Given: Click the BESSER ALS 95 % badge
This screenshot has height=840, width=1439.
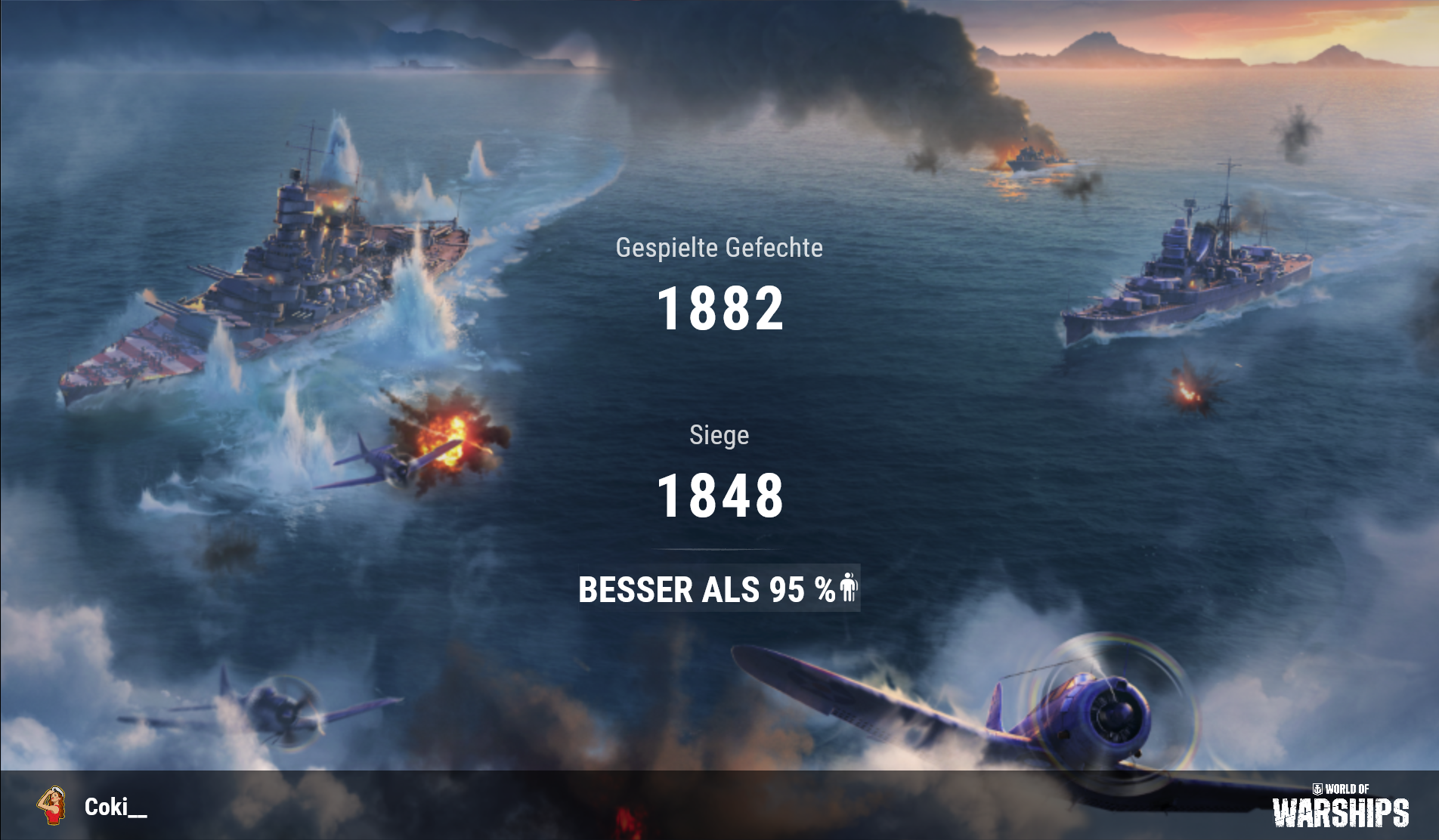Looking at the screenshot, I should [x=718, y=588].
